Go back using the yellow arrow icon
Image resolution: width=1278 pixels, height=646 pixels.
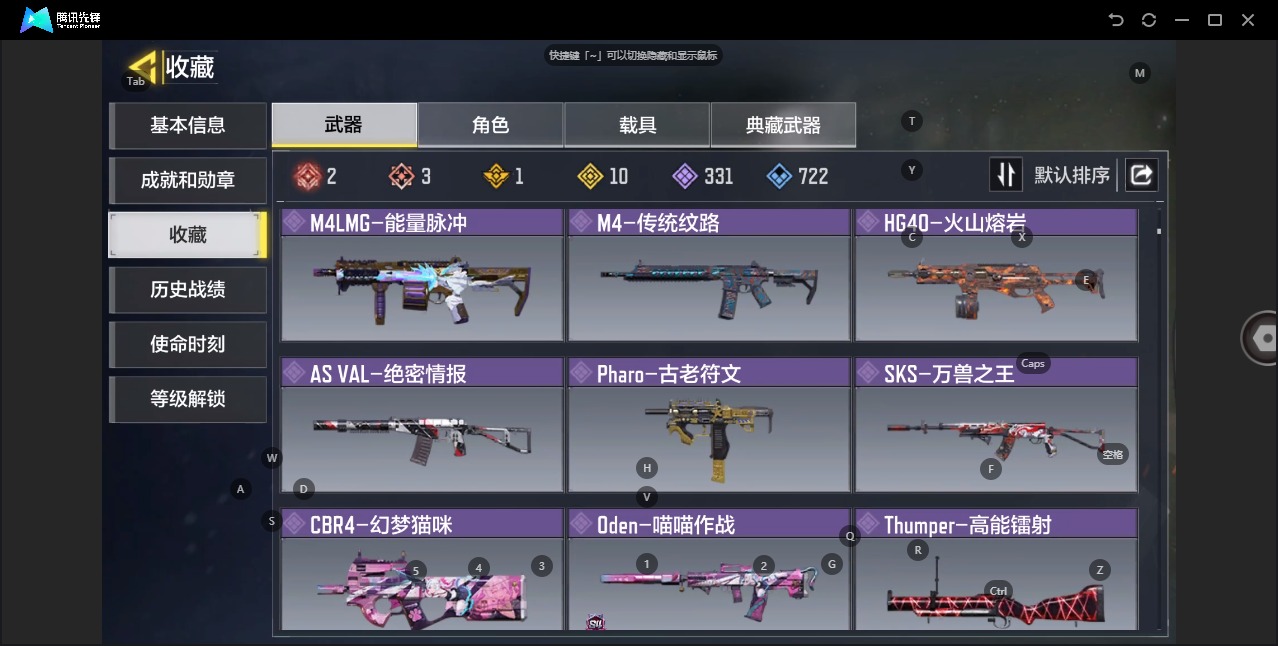(143, 67)
